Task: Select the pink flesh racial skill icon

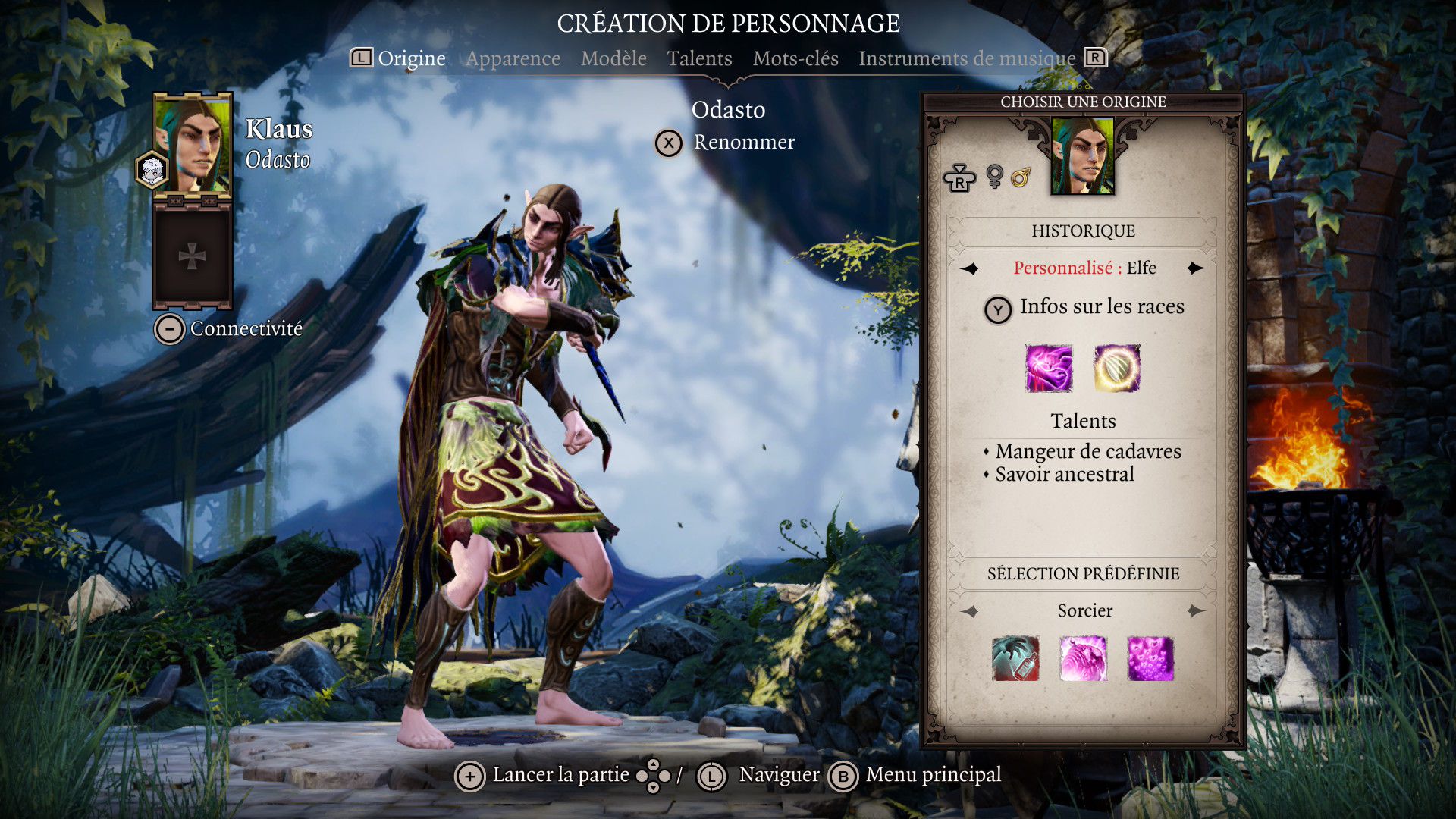Action: [x=1049, y=369]
